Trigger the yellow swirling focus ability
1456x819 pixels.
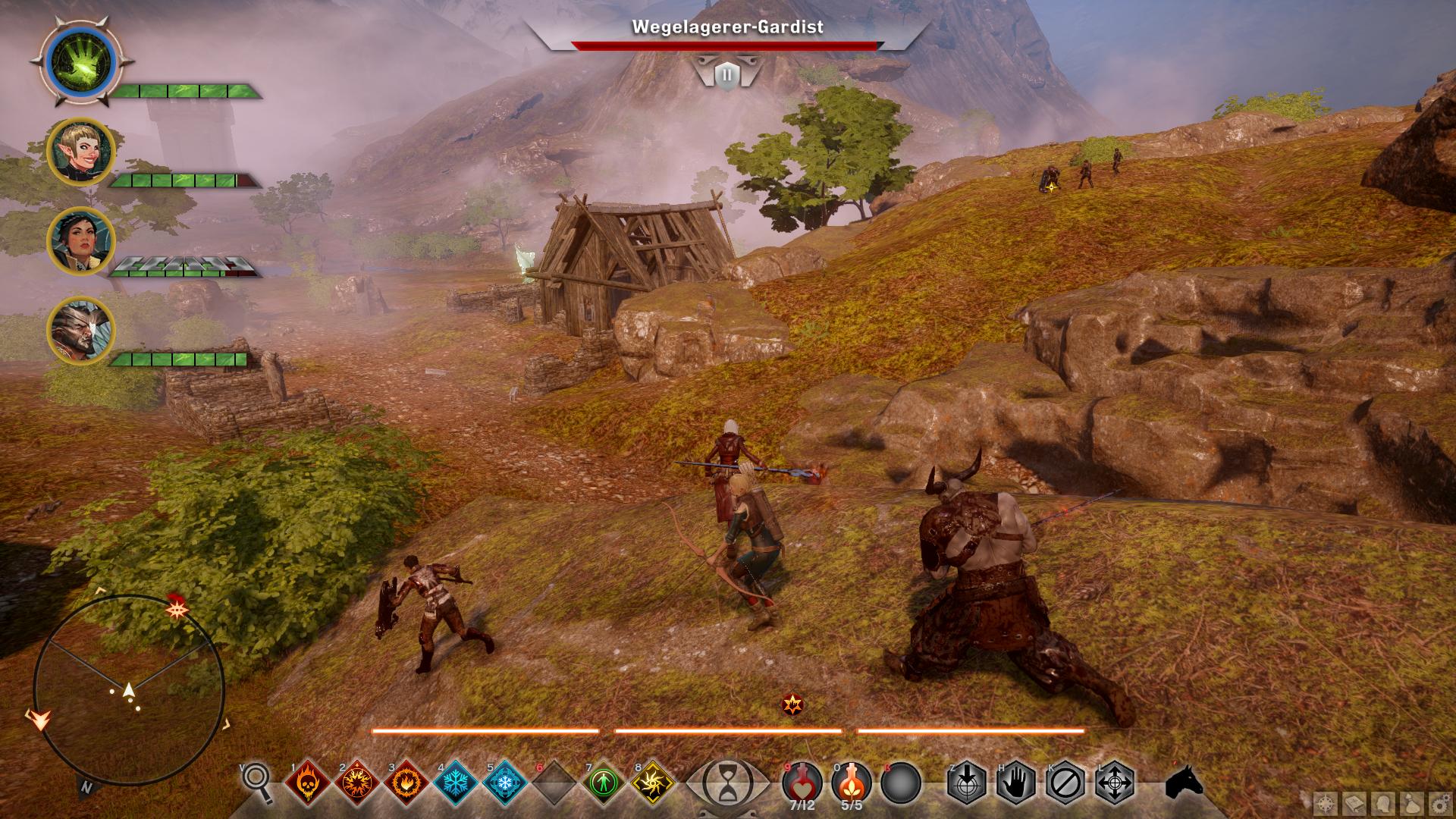pyautogui.click(x=653, y=782)
